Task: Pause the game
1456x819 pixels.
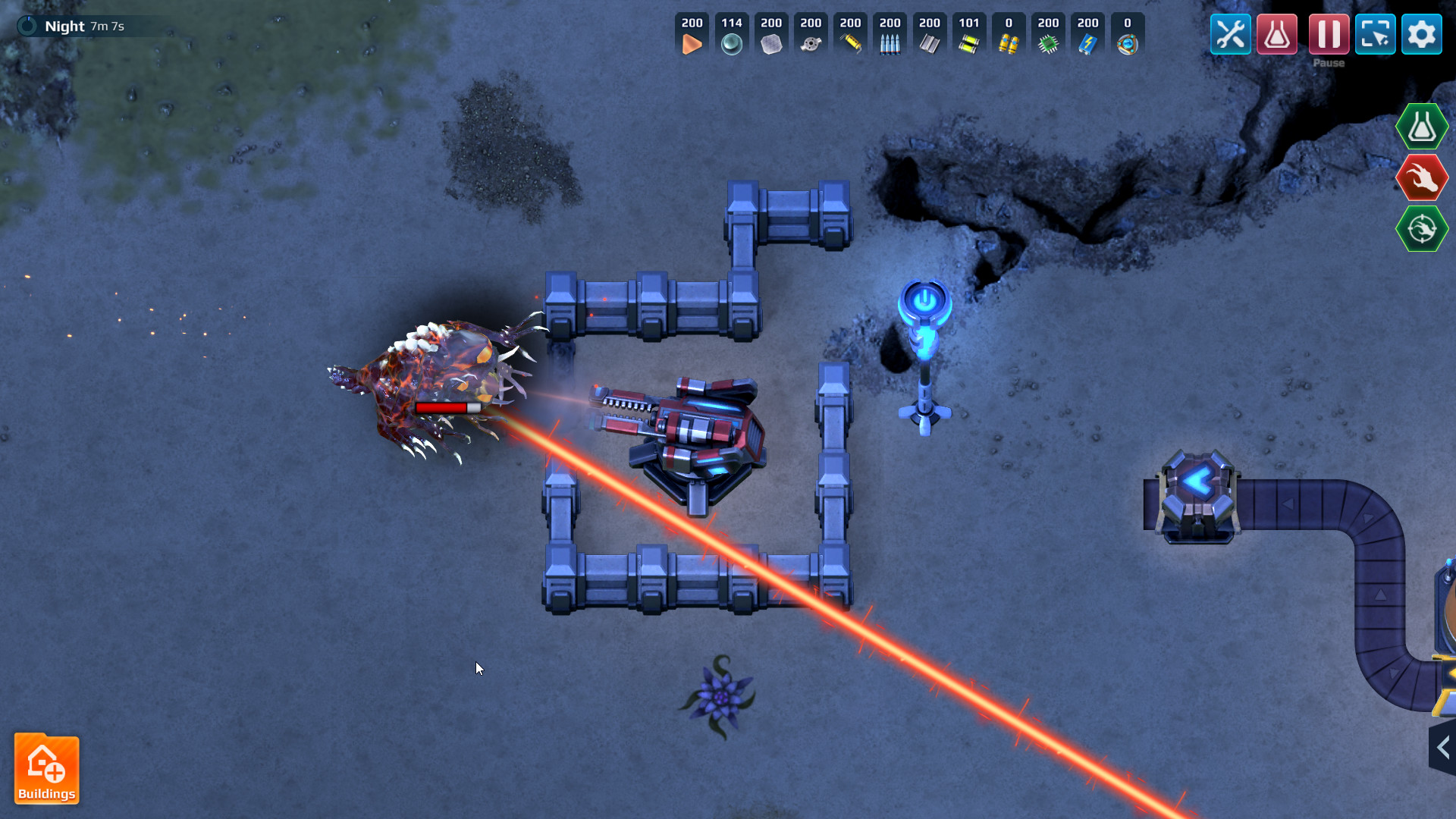Action: pos(1329,33)
